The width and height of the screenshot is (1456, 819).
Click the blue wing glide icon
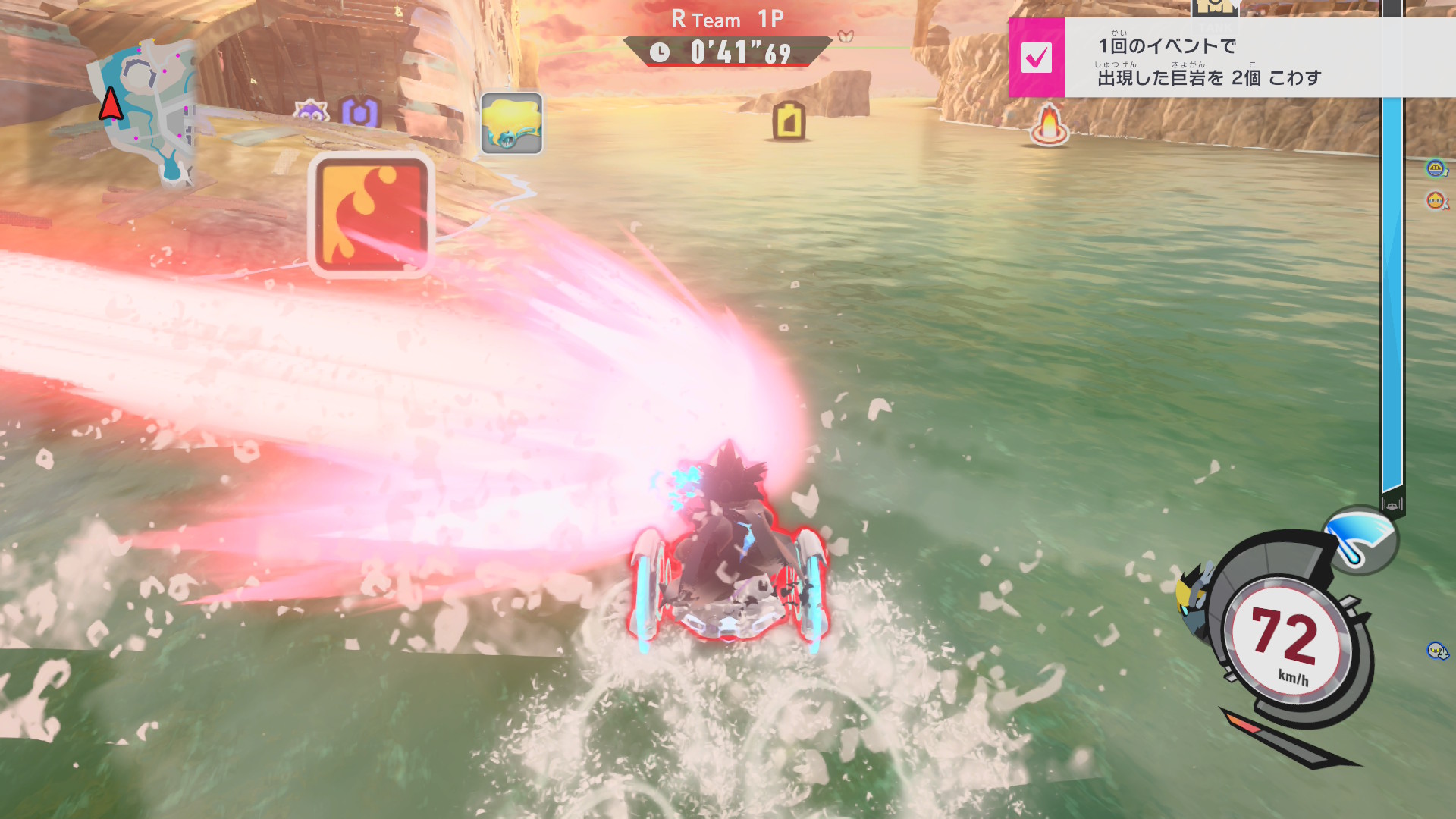(x=1360, y=539)
